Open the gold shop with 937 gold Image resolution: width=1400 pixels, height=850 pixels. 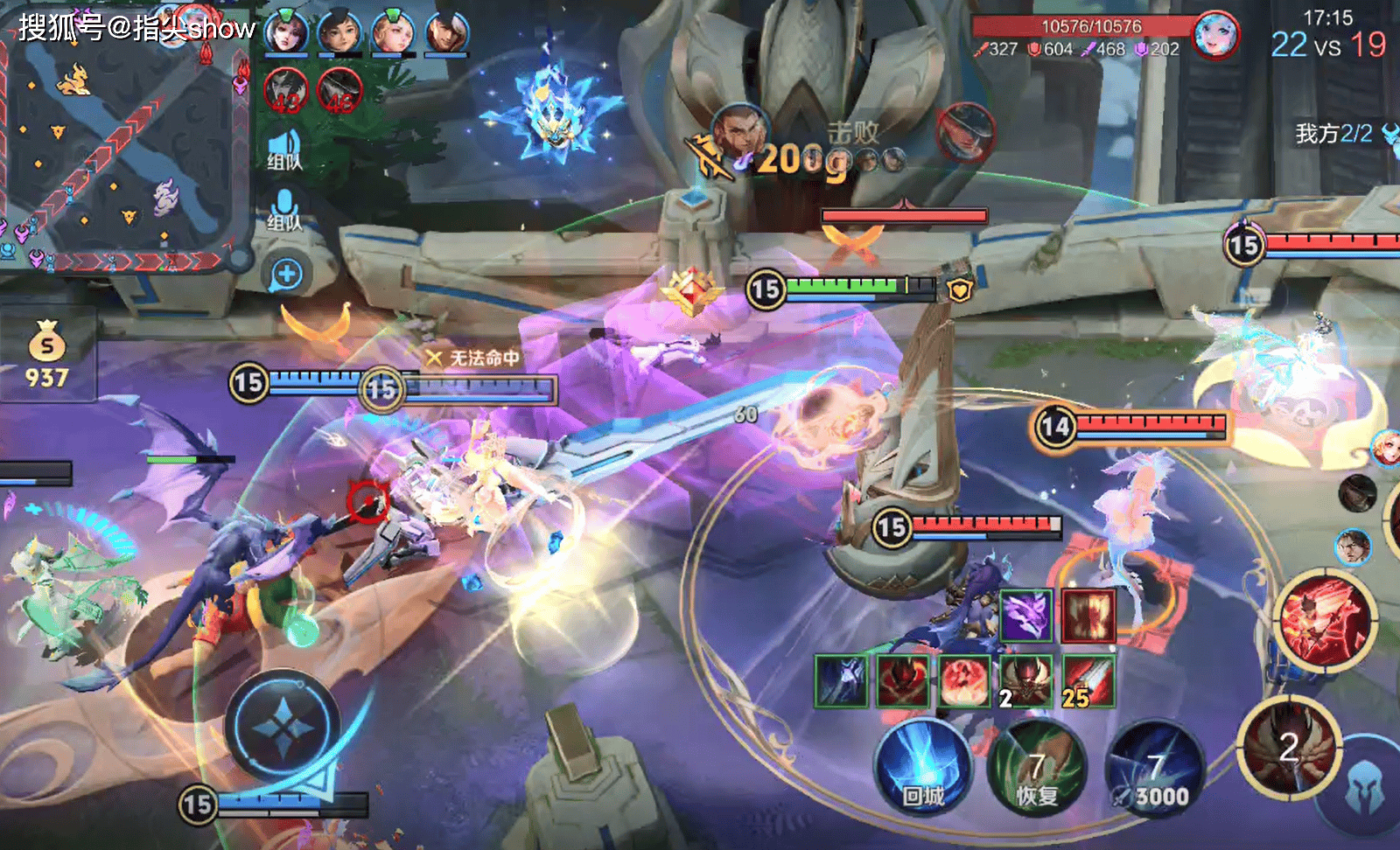tap(47, 354)
